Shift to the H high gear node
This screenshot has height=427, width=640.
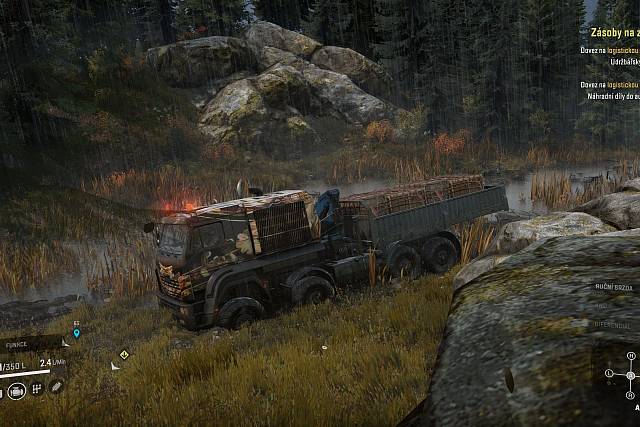[x=630, y=356]
